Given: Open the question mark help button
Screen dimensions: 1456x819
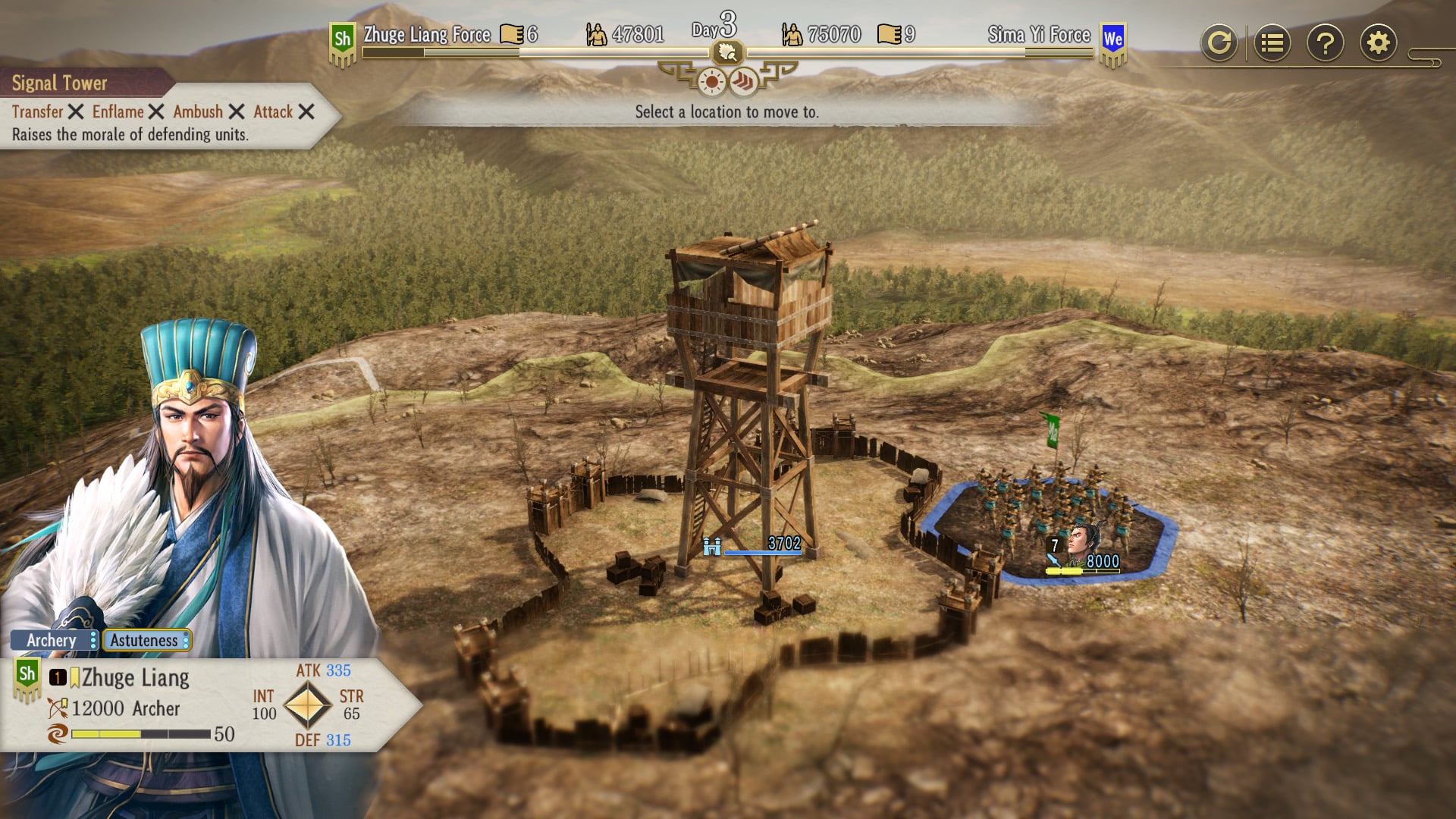Looking at the screenshot, I should click(x=1325, y=42).
